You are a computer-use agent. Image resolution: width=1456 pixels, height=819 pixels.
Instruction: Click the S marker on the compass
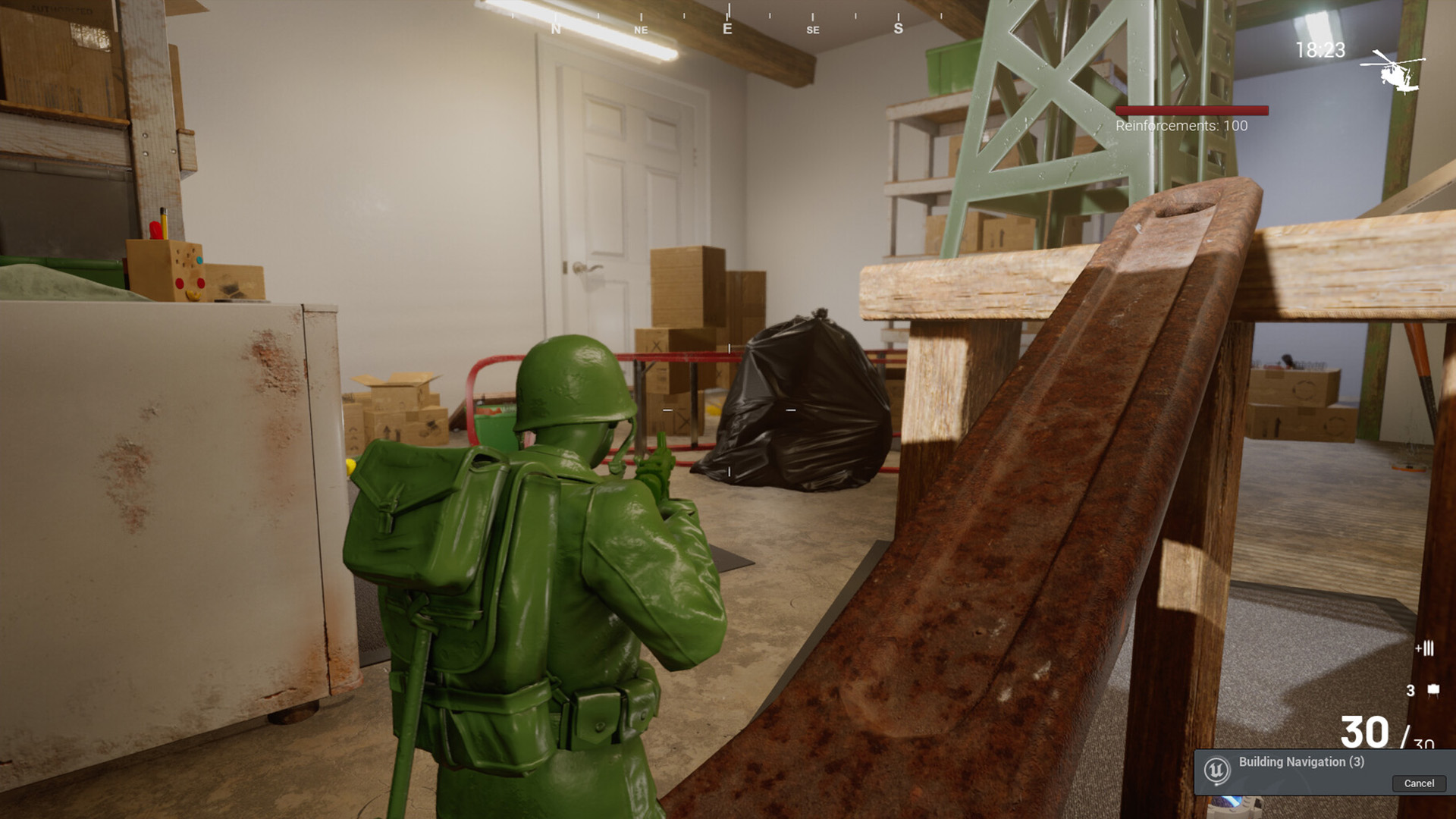(897, 30)
